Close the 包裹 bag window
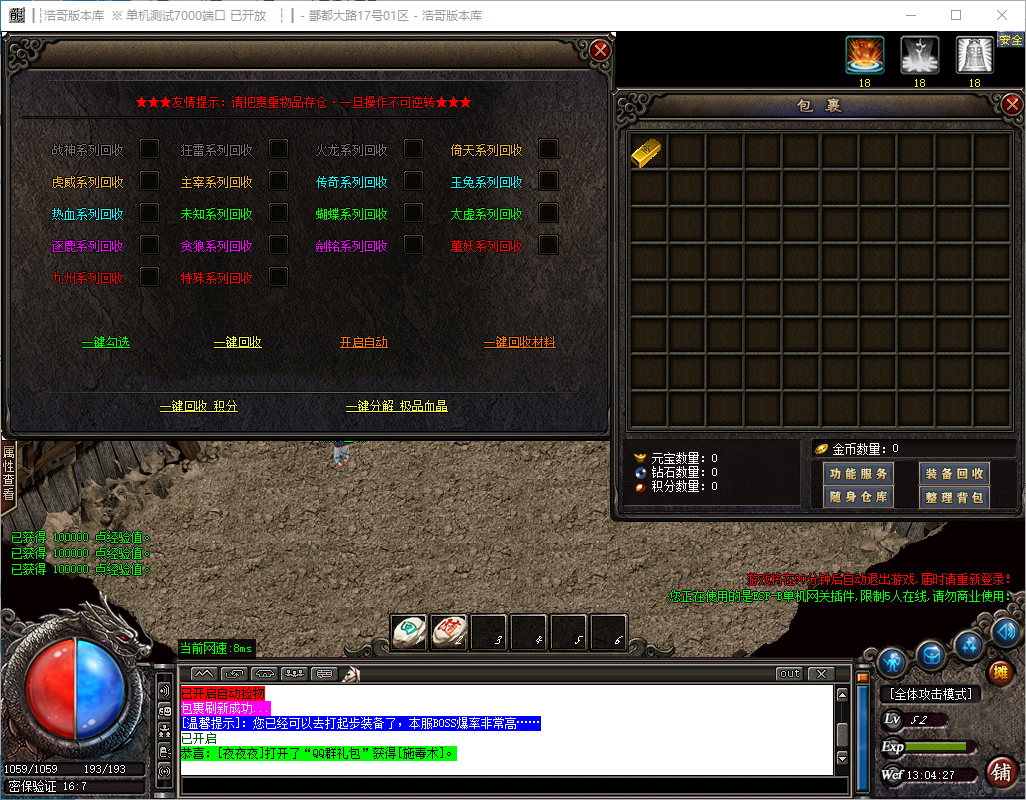This screenshot has width=1026, height=800. tap(1012, 104)
